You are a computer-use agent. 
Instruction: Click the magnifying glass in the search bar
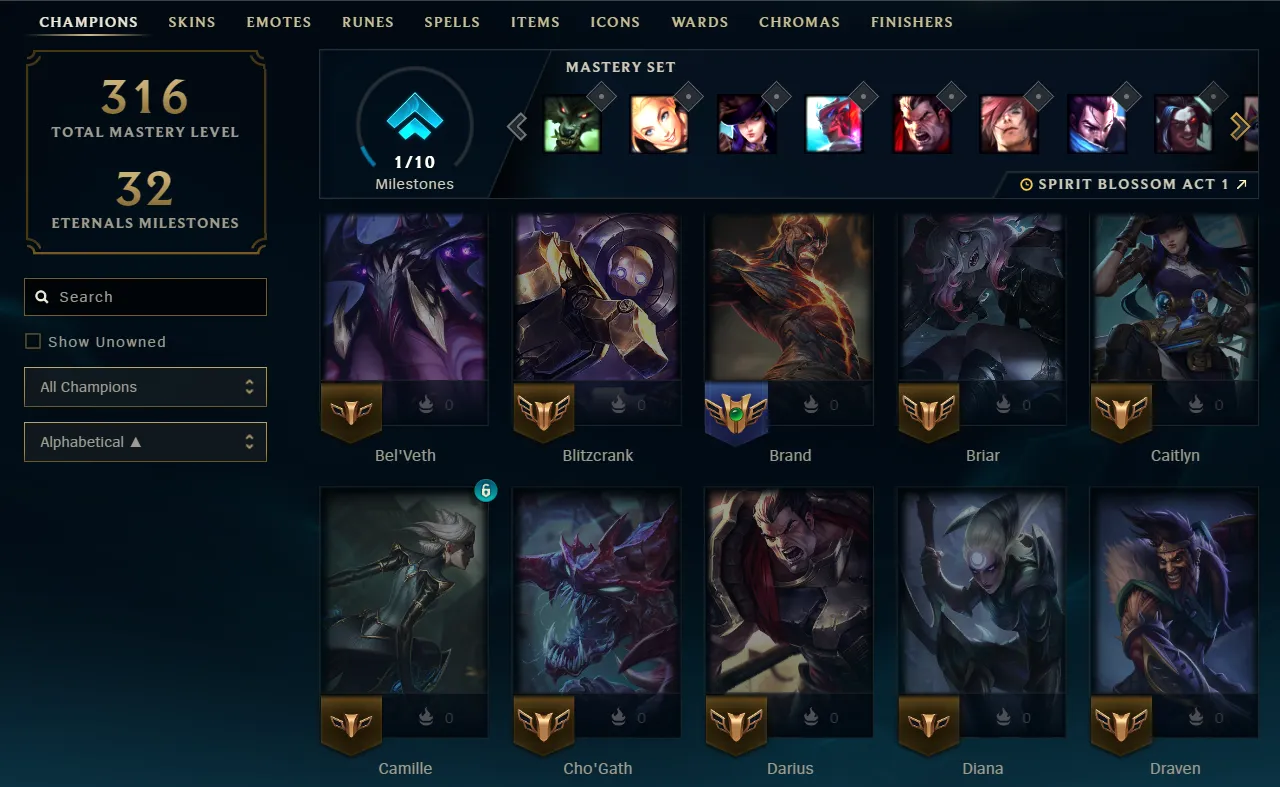click(x=41, y=296)
